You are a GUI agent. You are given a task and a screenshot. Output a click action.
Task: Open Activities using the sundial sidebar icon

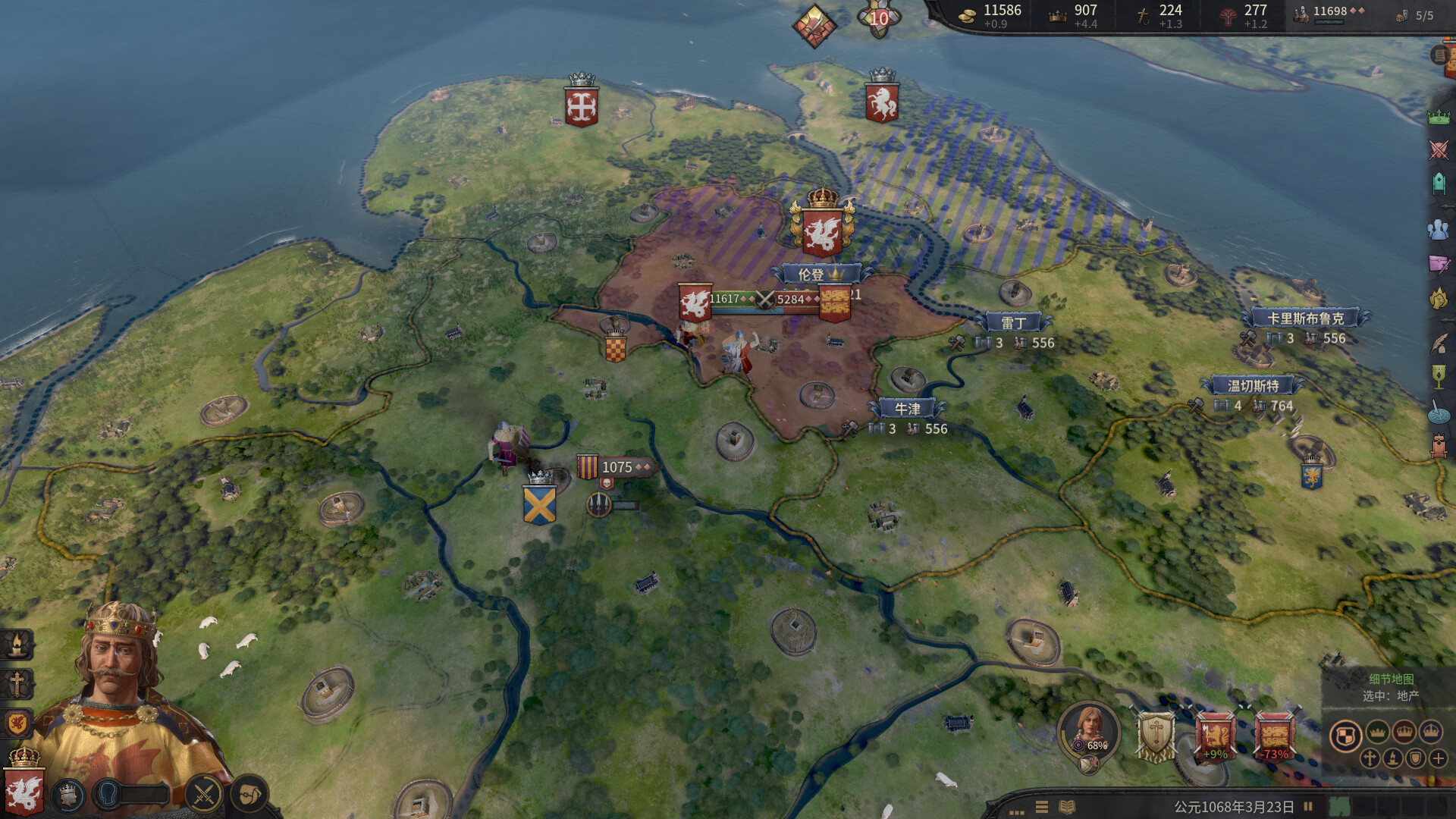[x=1438, y=412]
